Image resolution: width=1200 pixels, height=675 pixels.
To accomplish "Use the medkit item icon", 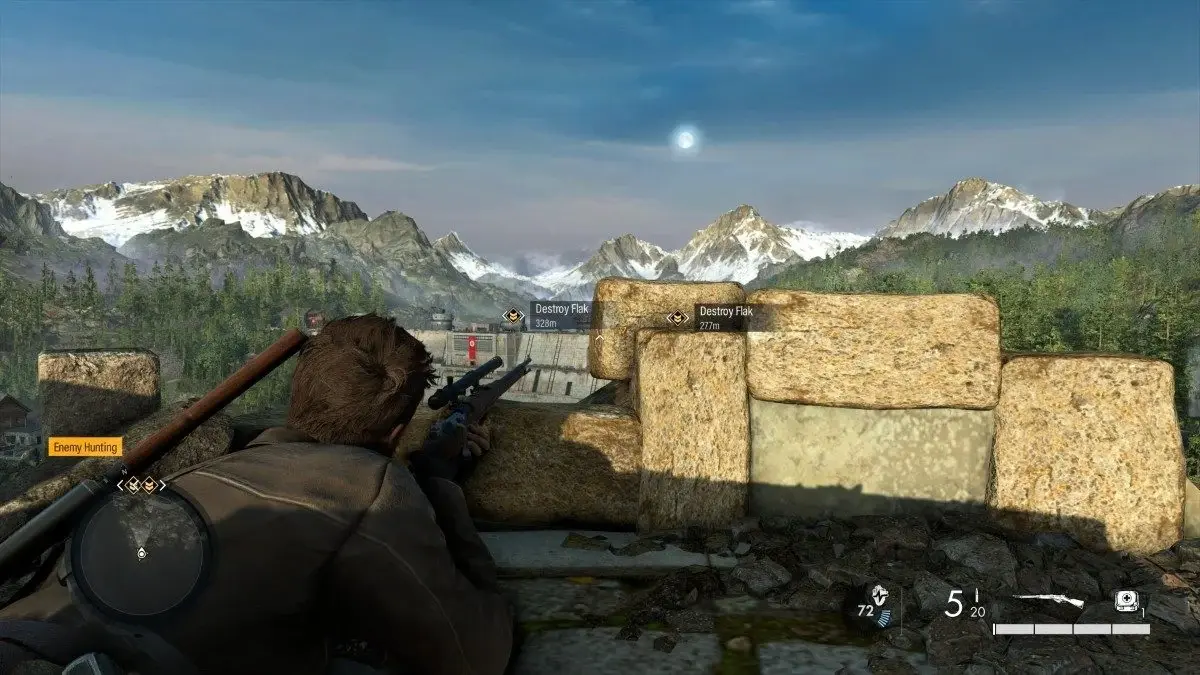I will click(x=1127, y=602).
